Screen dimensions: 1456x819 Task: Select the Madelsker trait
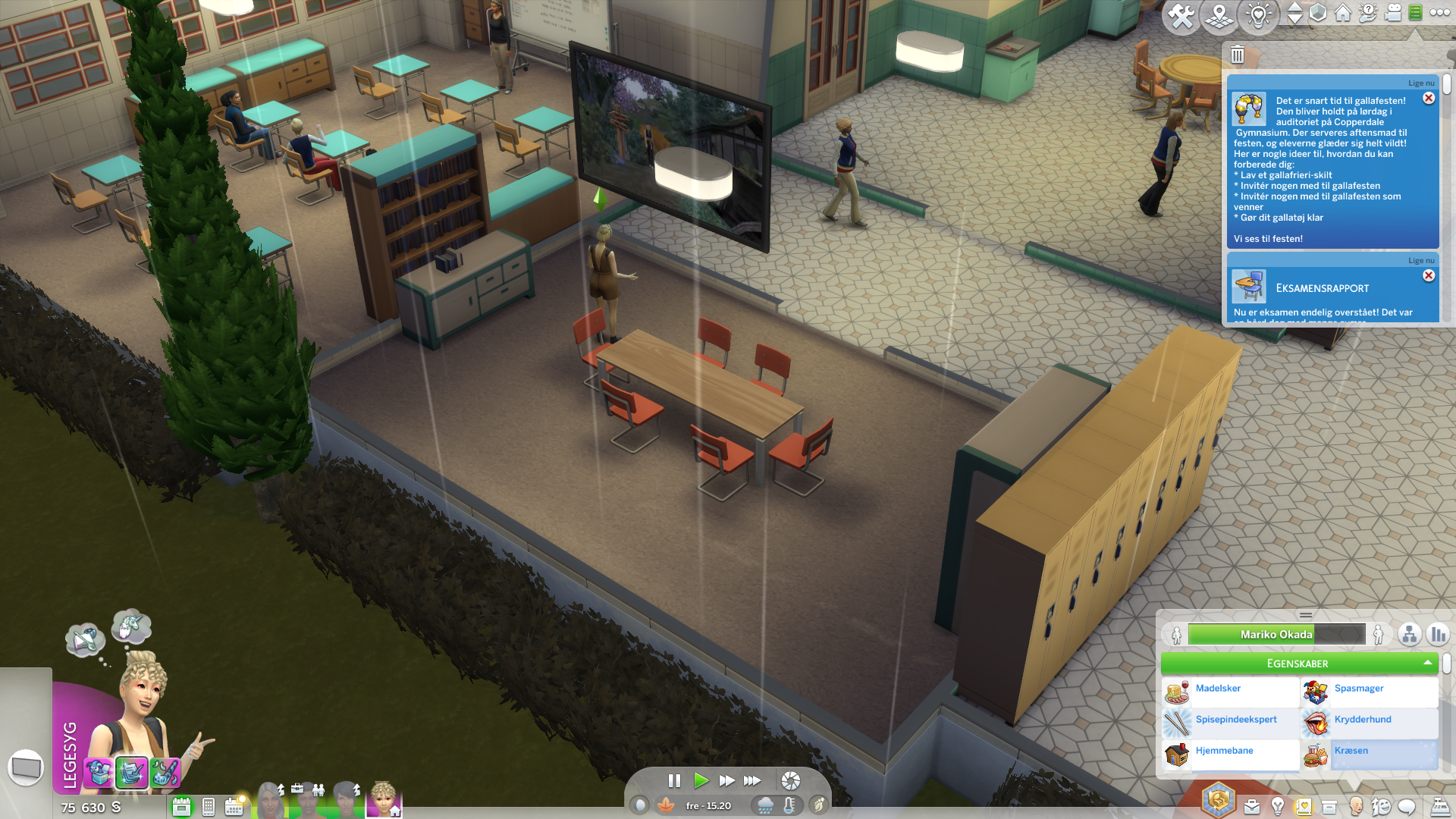coord(1218,689)
